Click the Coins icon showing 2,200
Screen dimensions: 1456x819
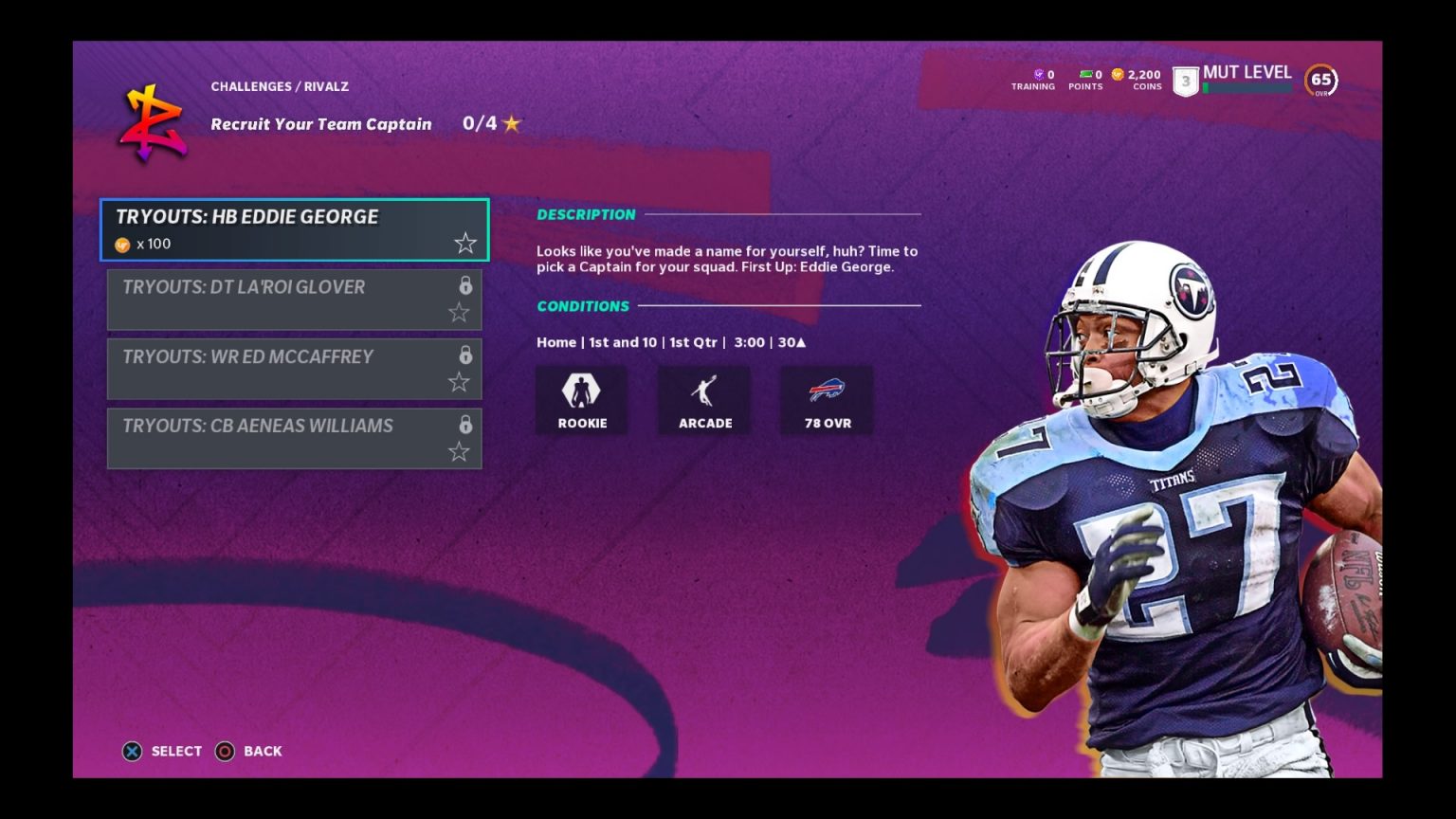point(1117,73)
